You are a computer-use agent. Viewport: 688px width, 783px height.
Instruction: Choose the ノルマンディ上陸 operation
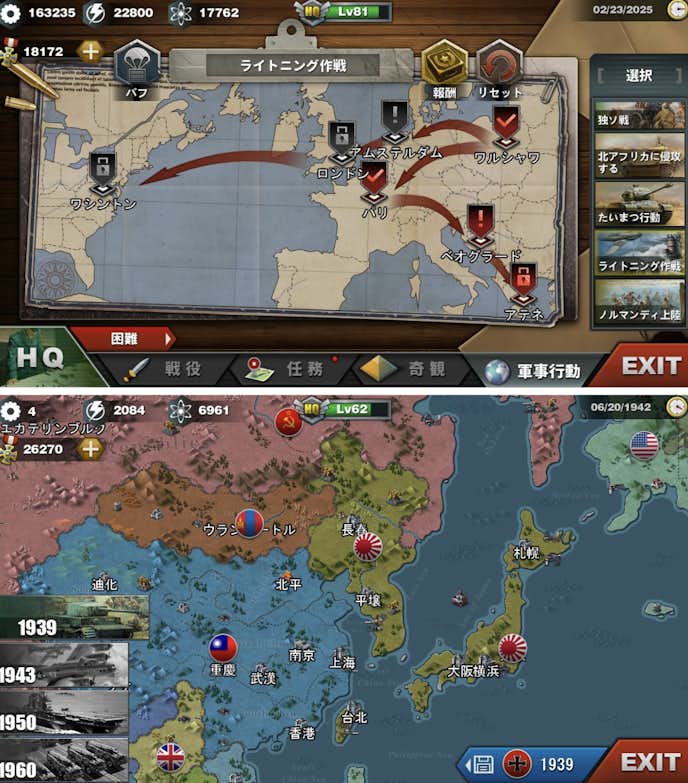[x=638, y=300]
